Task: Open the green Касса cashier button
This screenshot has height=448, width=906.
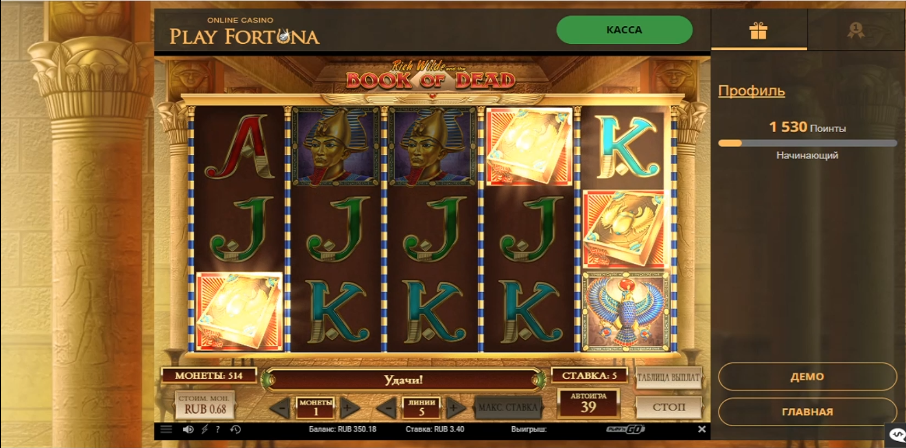Action: pos(624,30)
